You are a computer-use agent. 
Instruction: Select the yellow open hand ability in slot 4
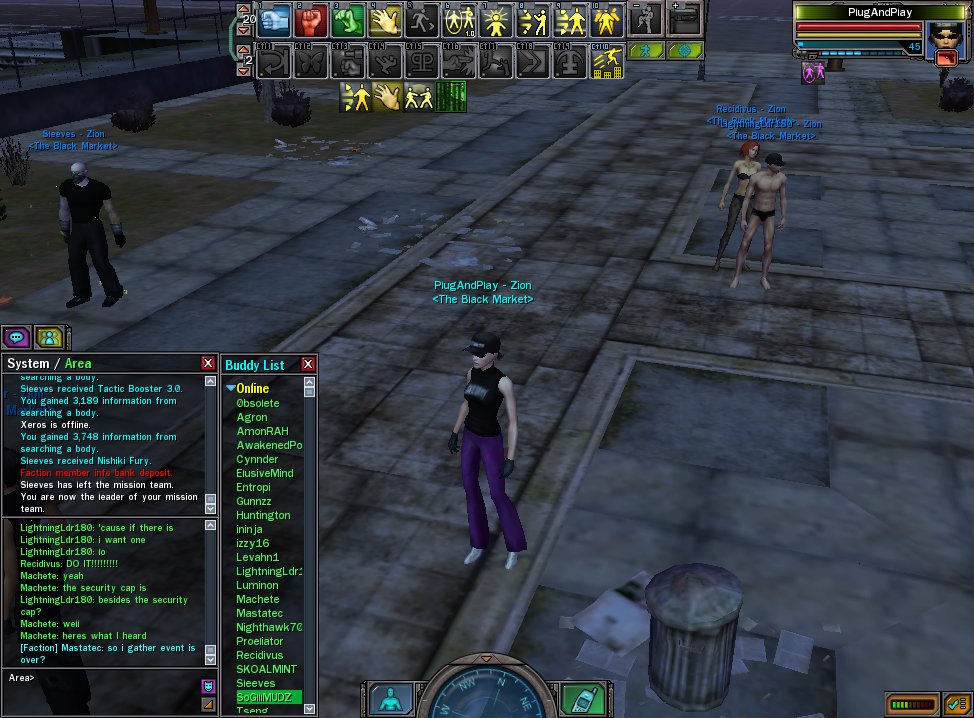point(385,21)
